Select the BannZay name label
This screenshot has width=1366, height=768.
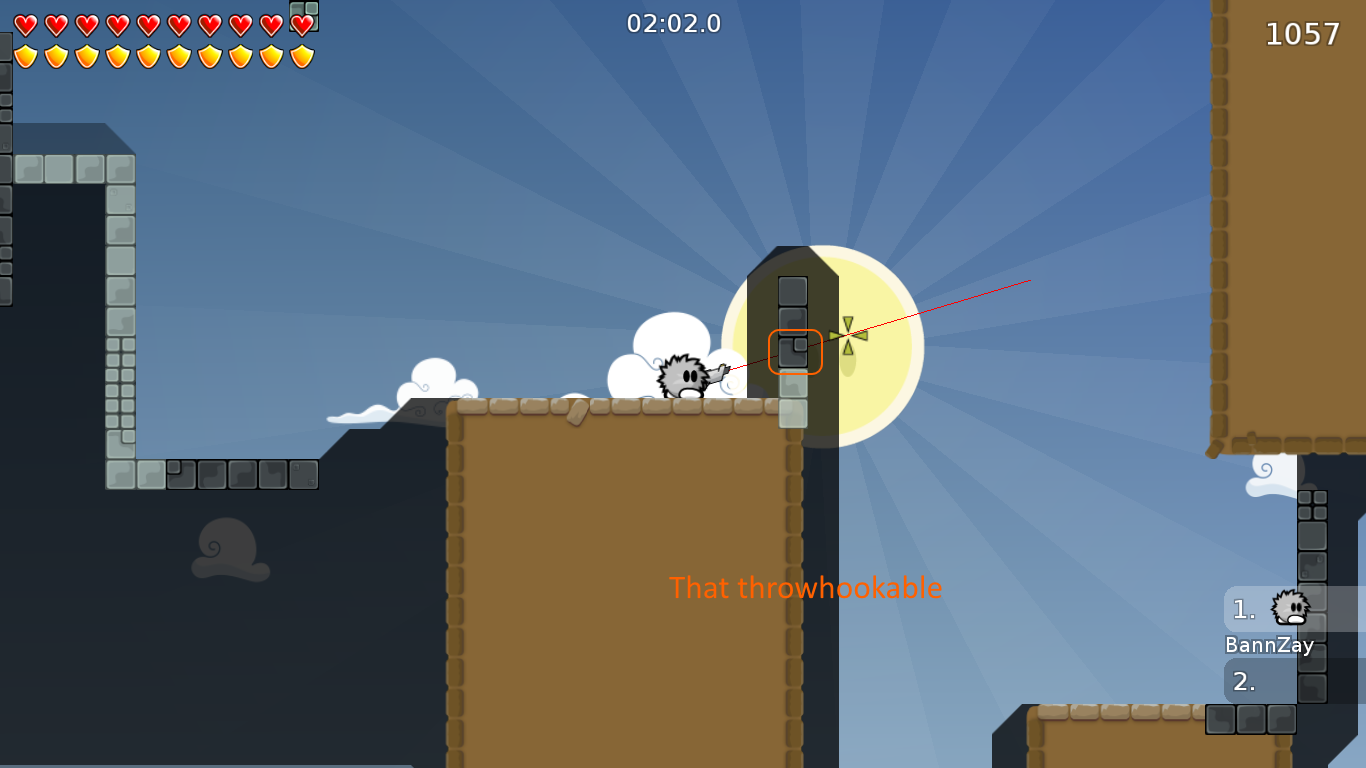[1270, 645]
